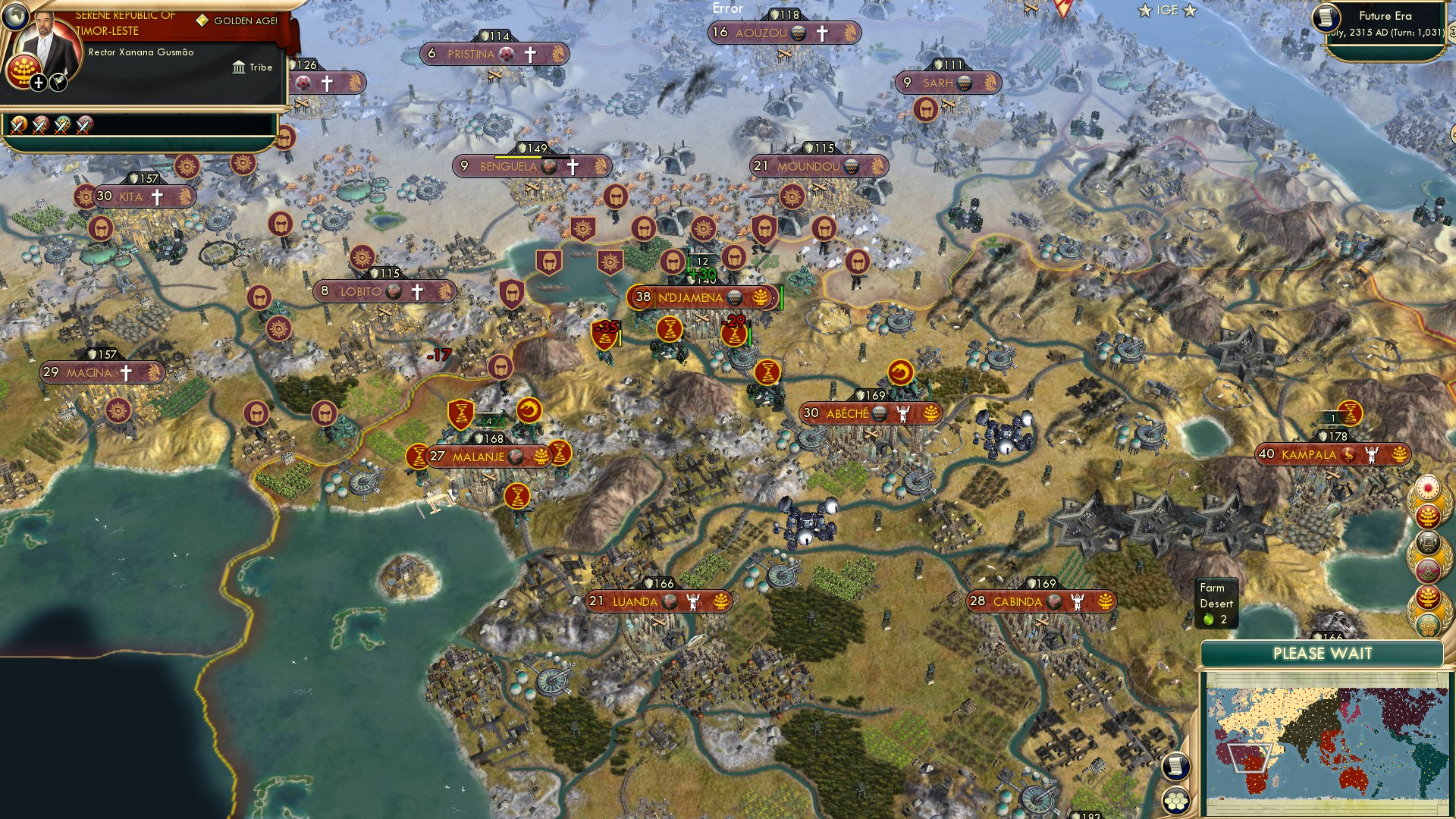Click the Tribe government icon

[x=240, y=68]
